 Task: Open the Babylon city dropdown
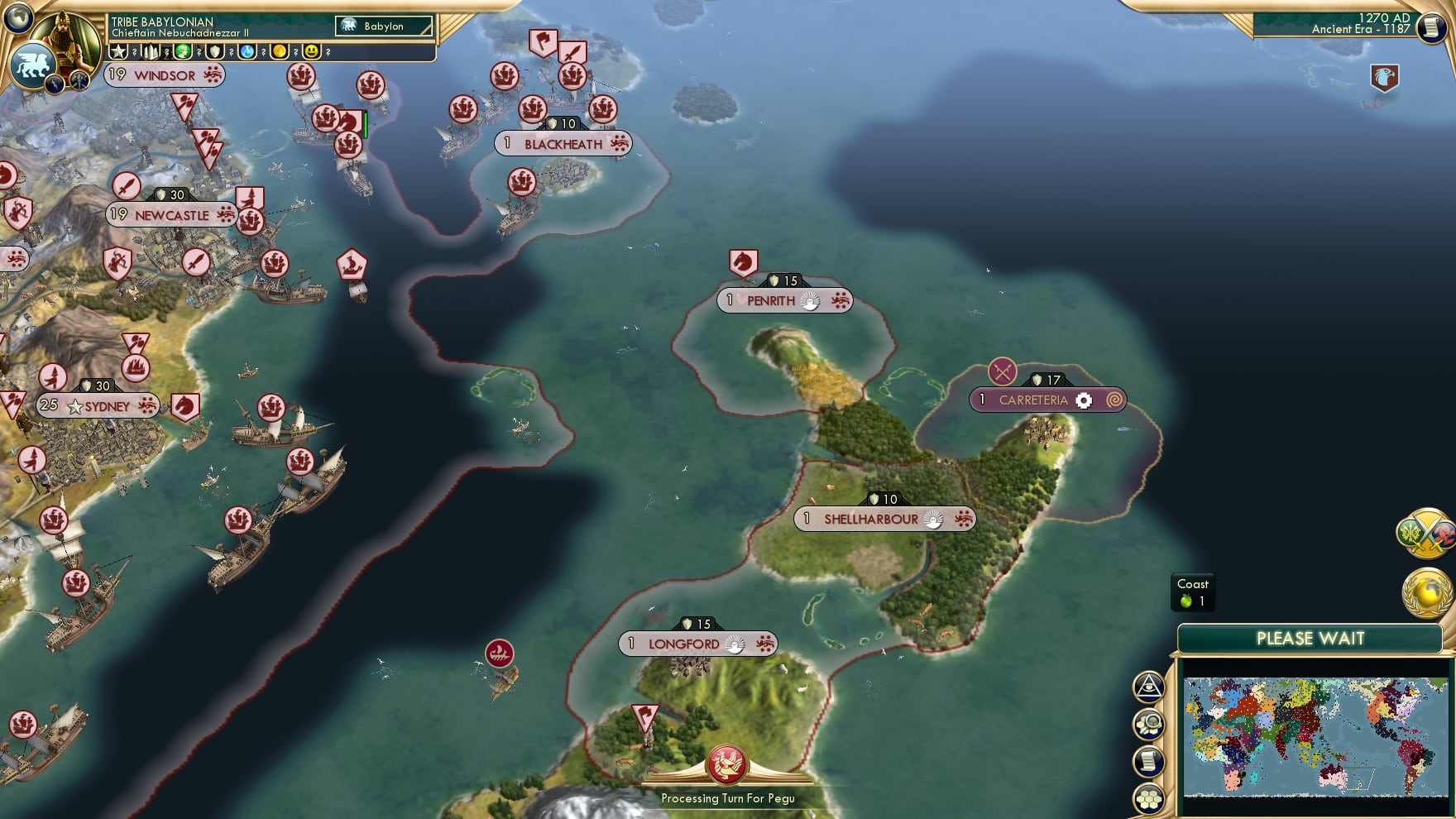click(x=384, y=26)
